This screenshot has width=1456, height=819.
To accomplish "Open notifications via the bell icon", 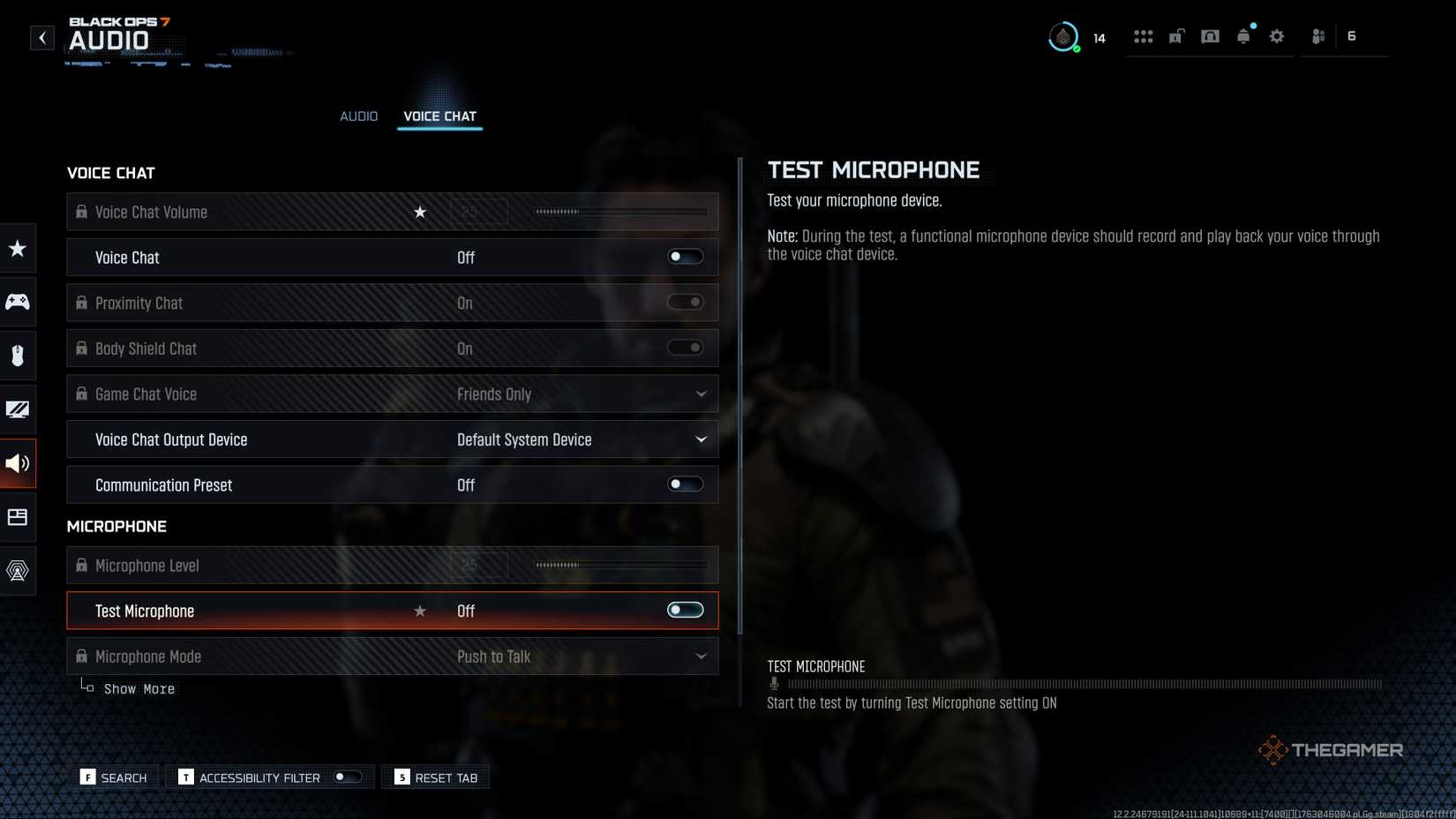I will (1243, 36).
